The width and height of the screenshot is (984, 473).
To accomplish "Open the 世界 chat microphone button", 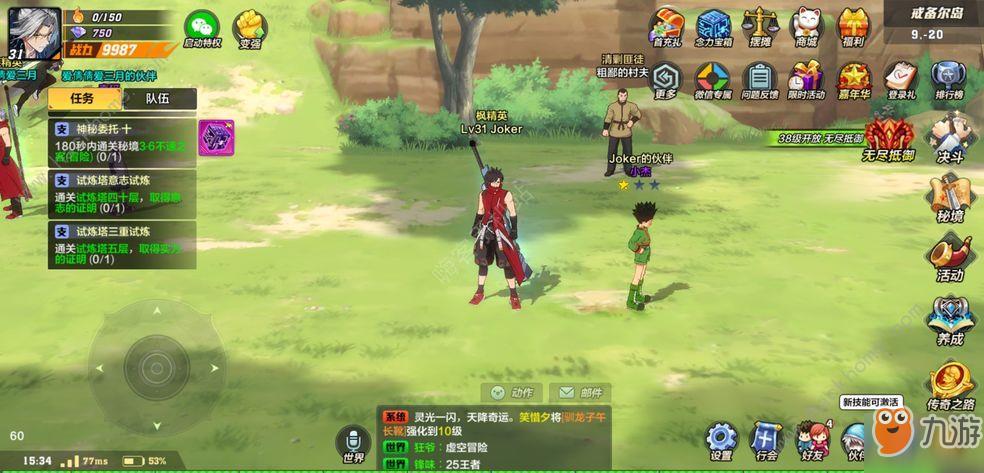I will pos(353,442).
